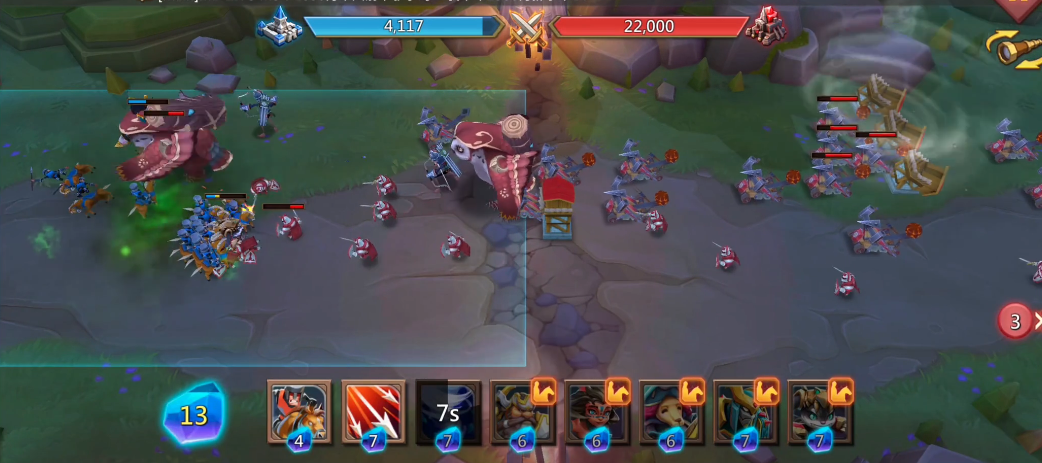Image resolution: width=1042 pixels, height=463 pixels.
Task: Deploy the horned helmet warrior hero card
Action: (x=522, y=410)
